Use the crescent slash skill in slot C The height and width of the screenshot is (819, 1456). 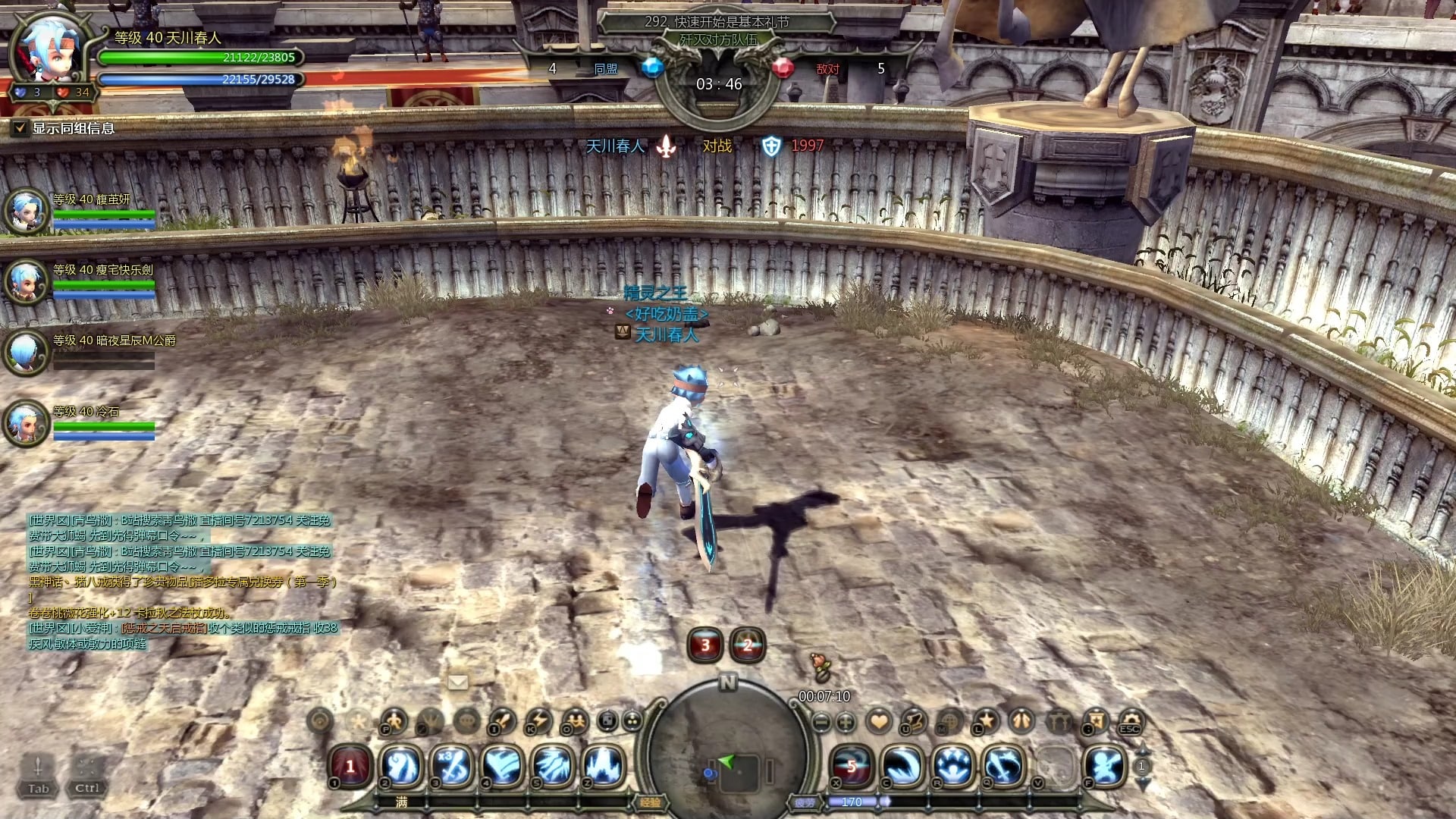pyautogui.click(x=902, y=766)
